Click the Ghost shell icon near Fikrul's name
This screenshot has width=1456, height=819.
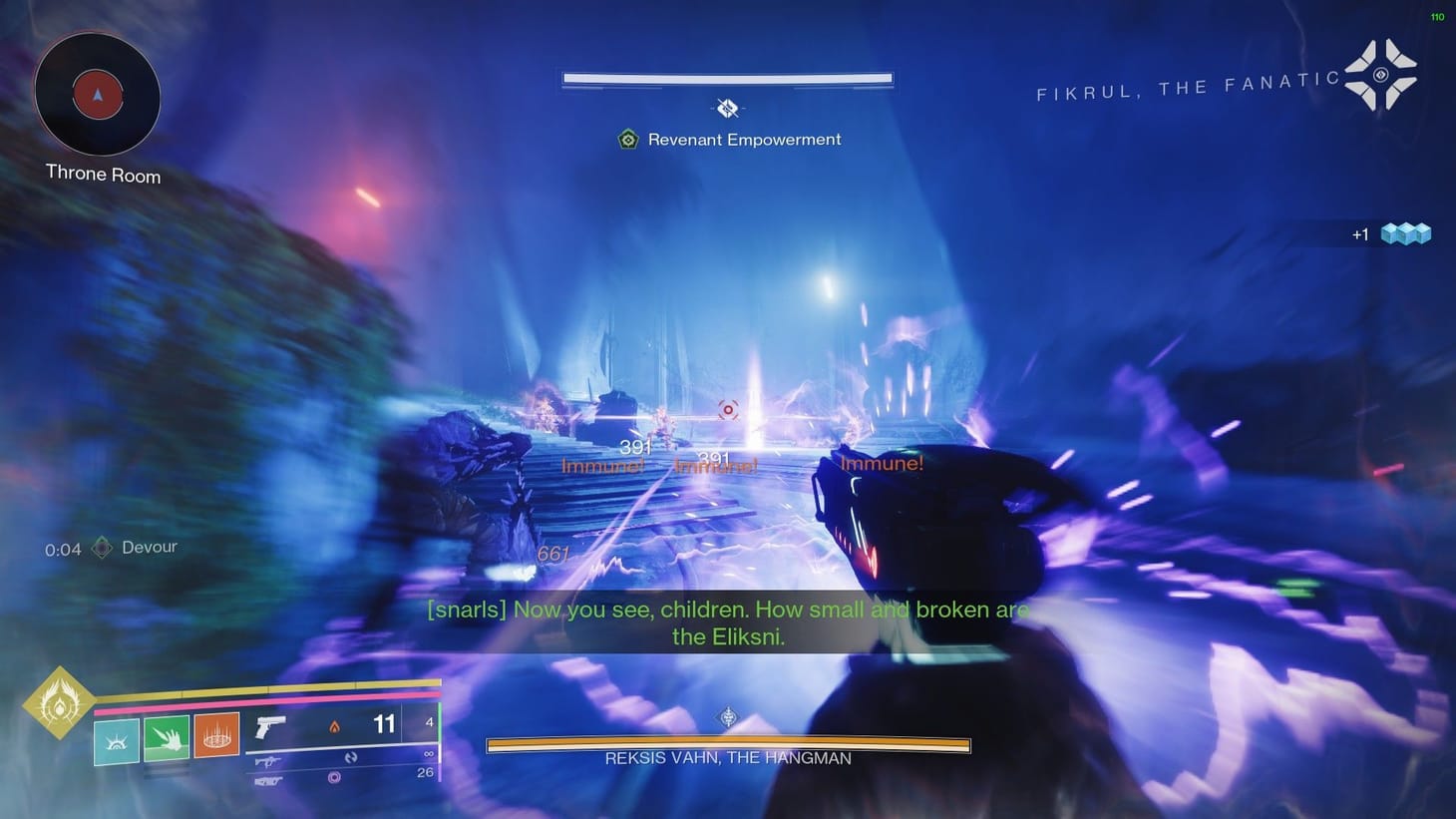coord(1382,74)
